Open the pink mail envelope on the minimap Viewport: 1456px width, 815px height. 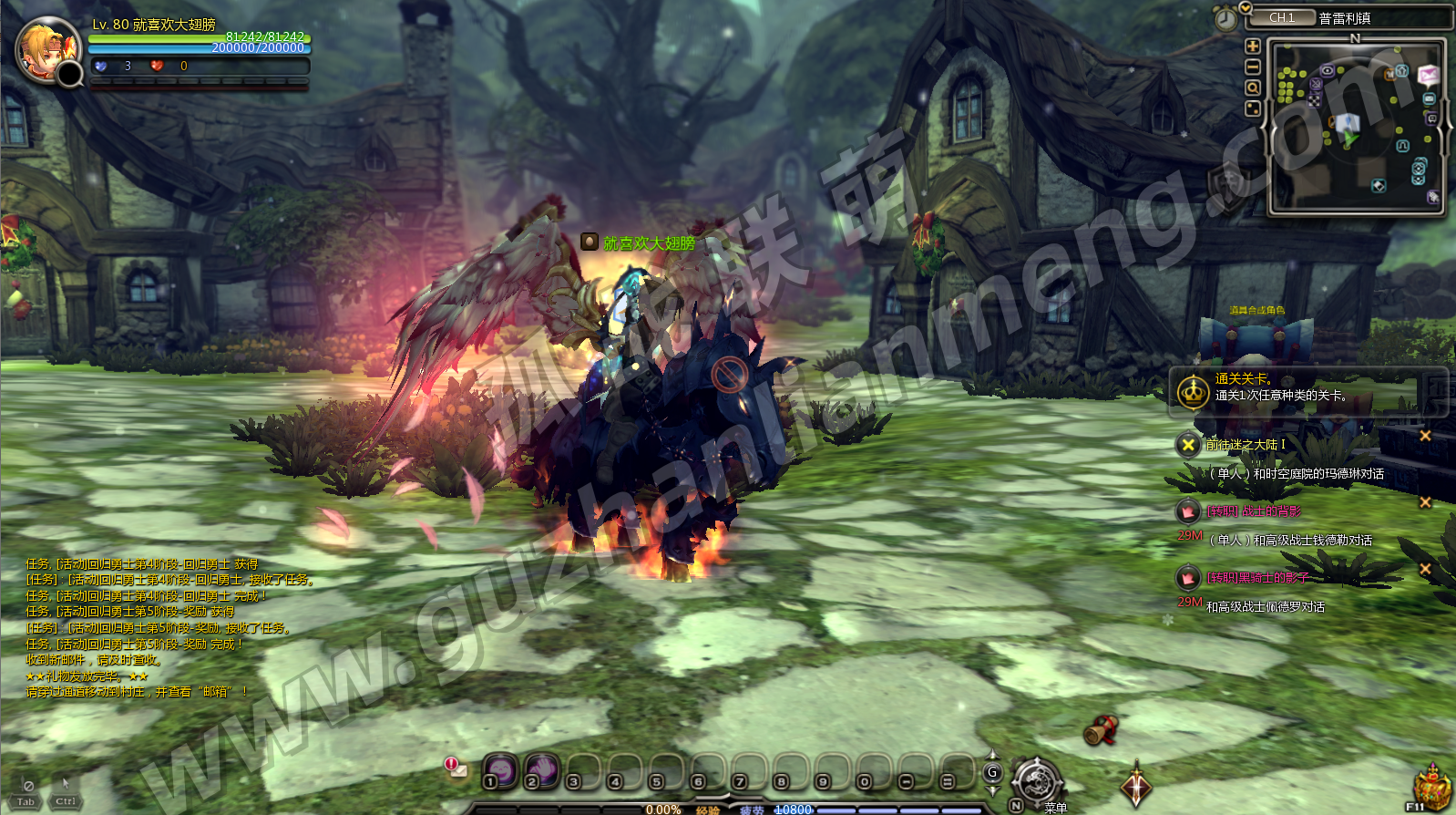1427,75
